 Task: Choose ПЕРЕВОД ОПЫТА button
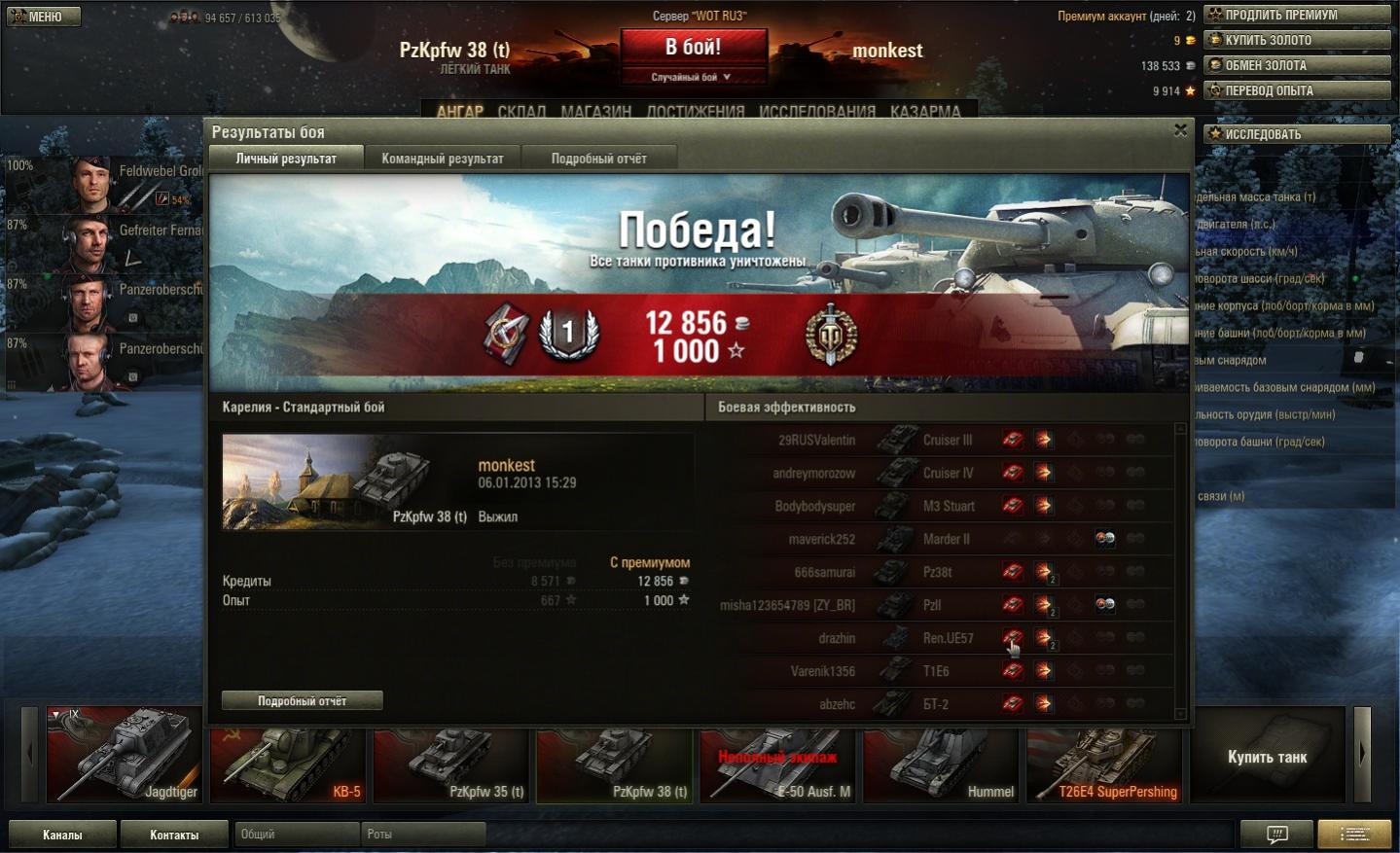[1297, 90]
